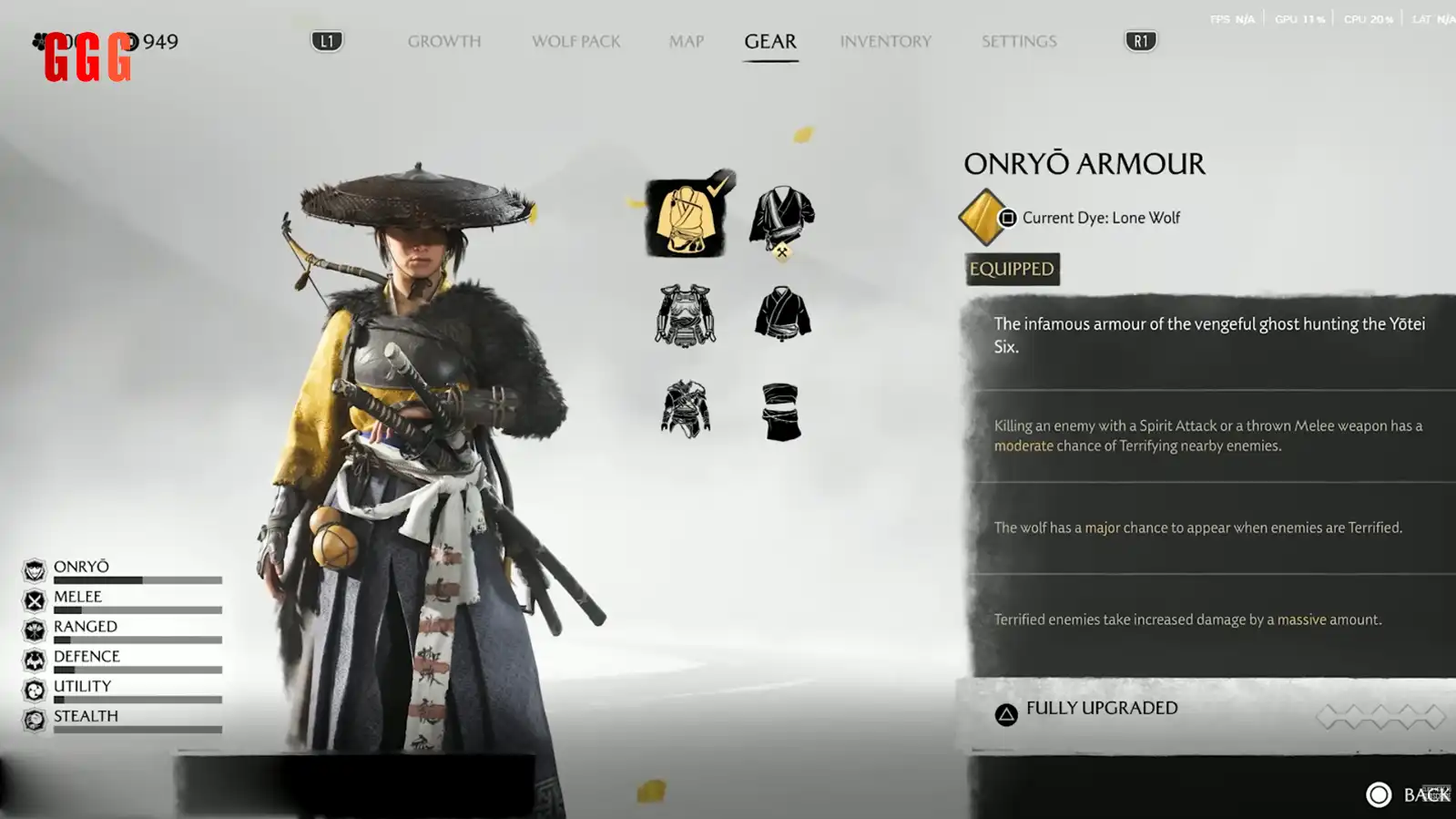Go to the Map tab
Image resolution: width=1456 pixels, height=819 pixels.
(x=686, y=41)
